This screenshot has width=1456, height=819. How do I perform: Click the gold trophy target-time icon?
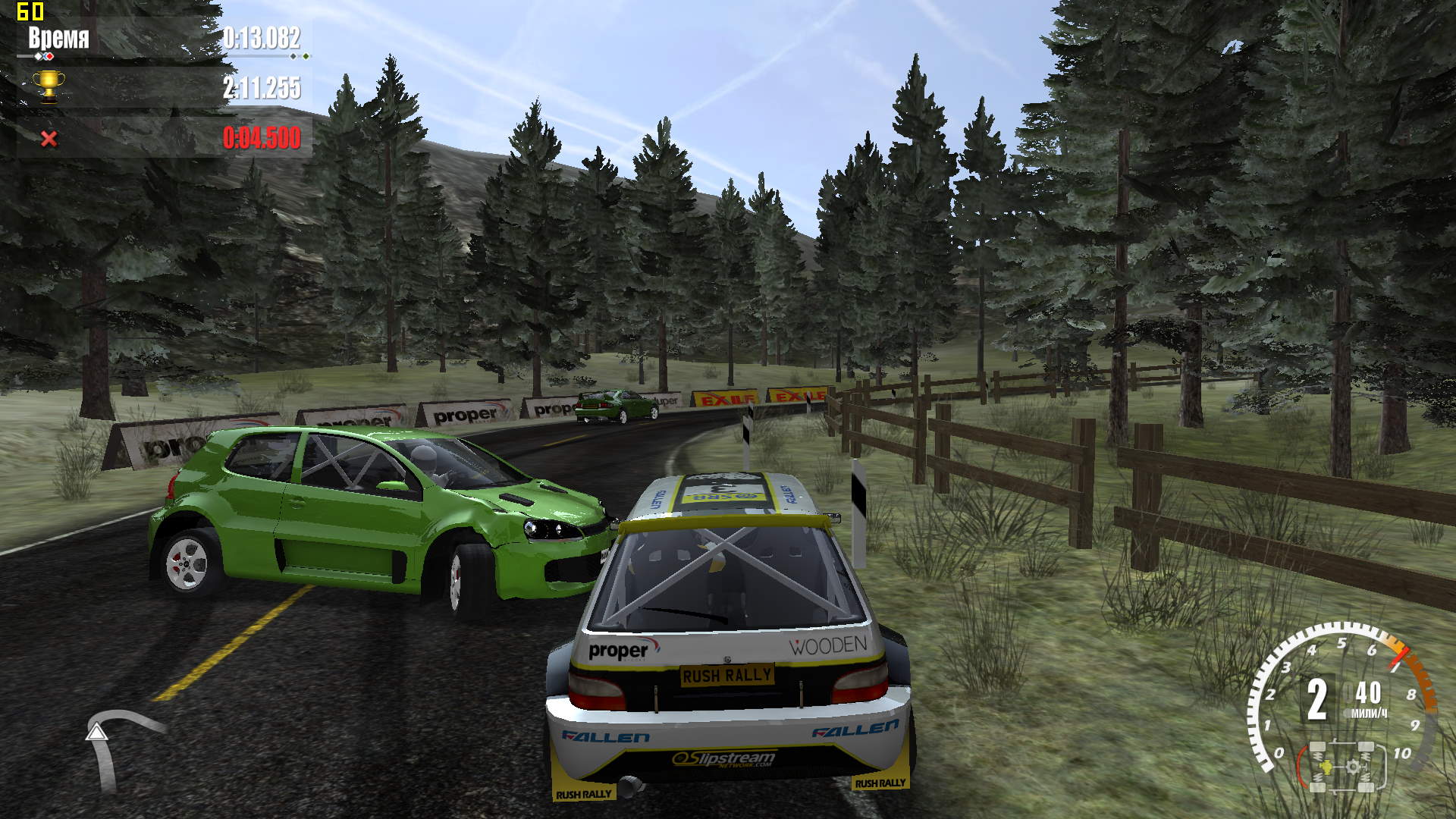(x=49, y=86)
